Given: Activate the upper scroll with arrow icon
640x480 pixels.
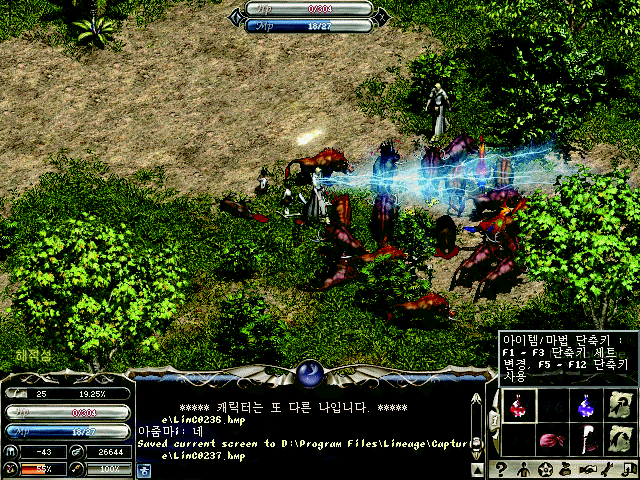Looking at the screenshot, I should [x=619, y=405].
